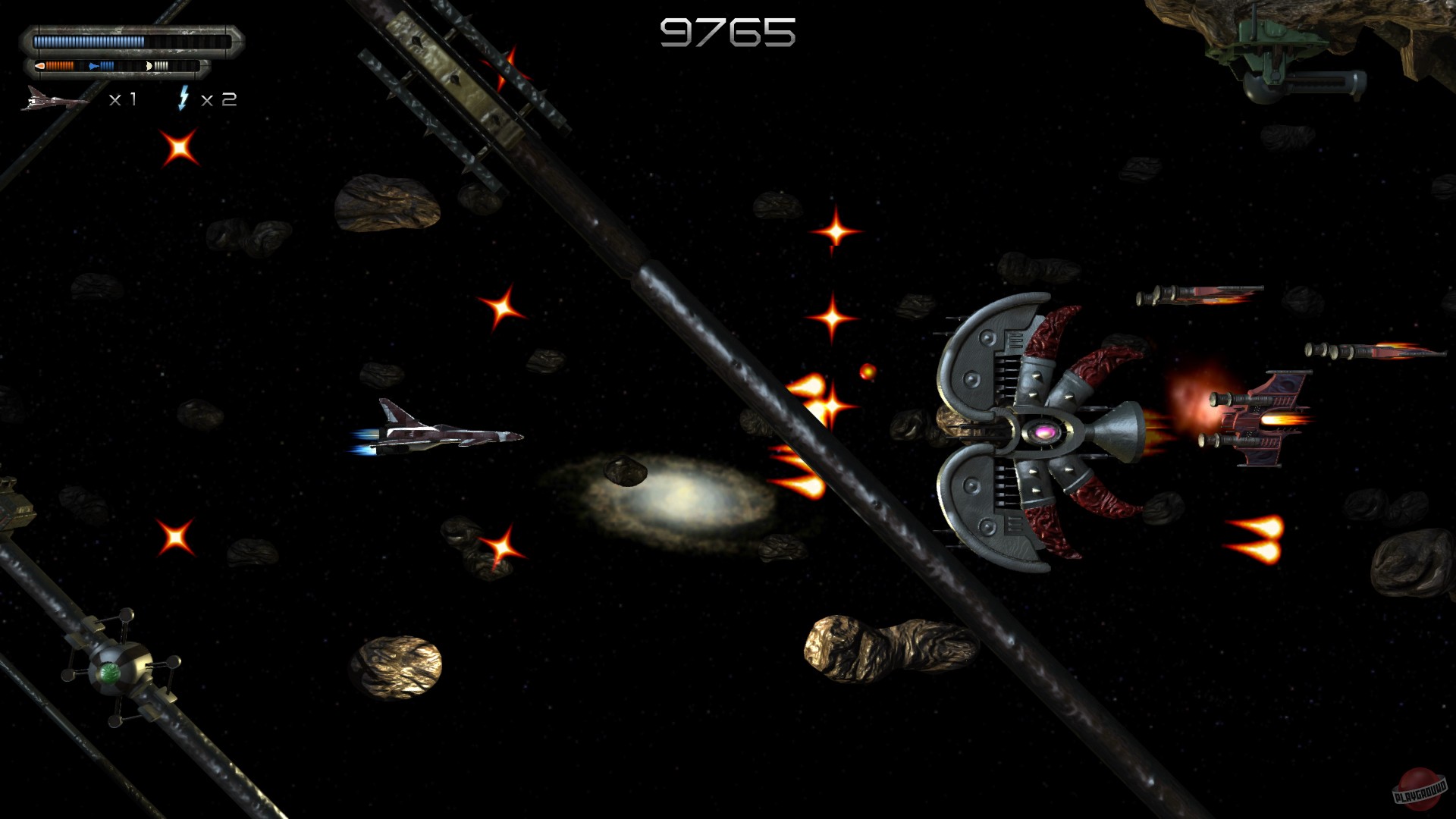The height and width of the screenshot is (819, 1456).
Task: Click the white ammo segments in the weapon bar
Action: pos(161,65)
